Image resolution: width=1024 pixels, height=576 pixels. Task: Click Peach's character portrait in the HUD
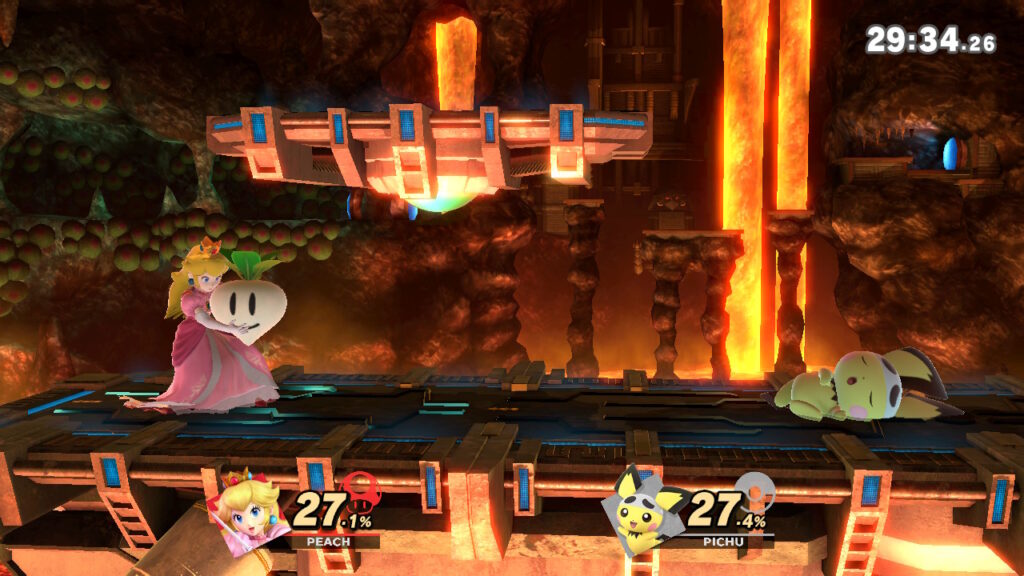247,509
